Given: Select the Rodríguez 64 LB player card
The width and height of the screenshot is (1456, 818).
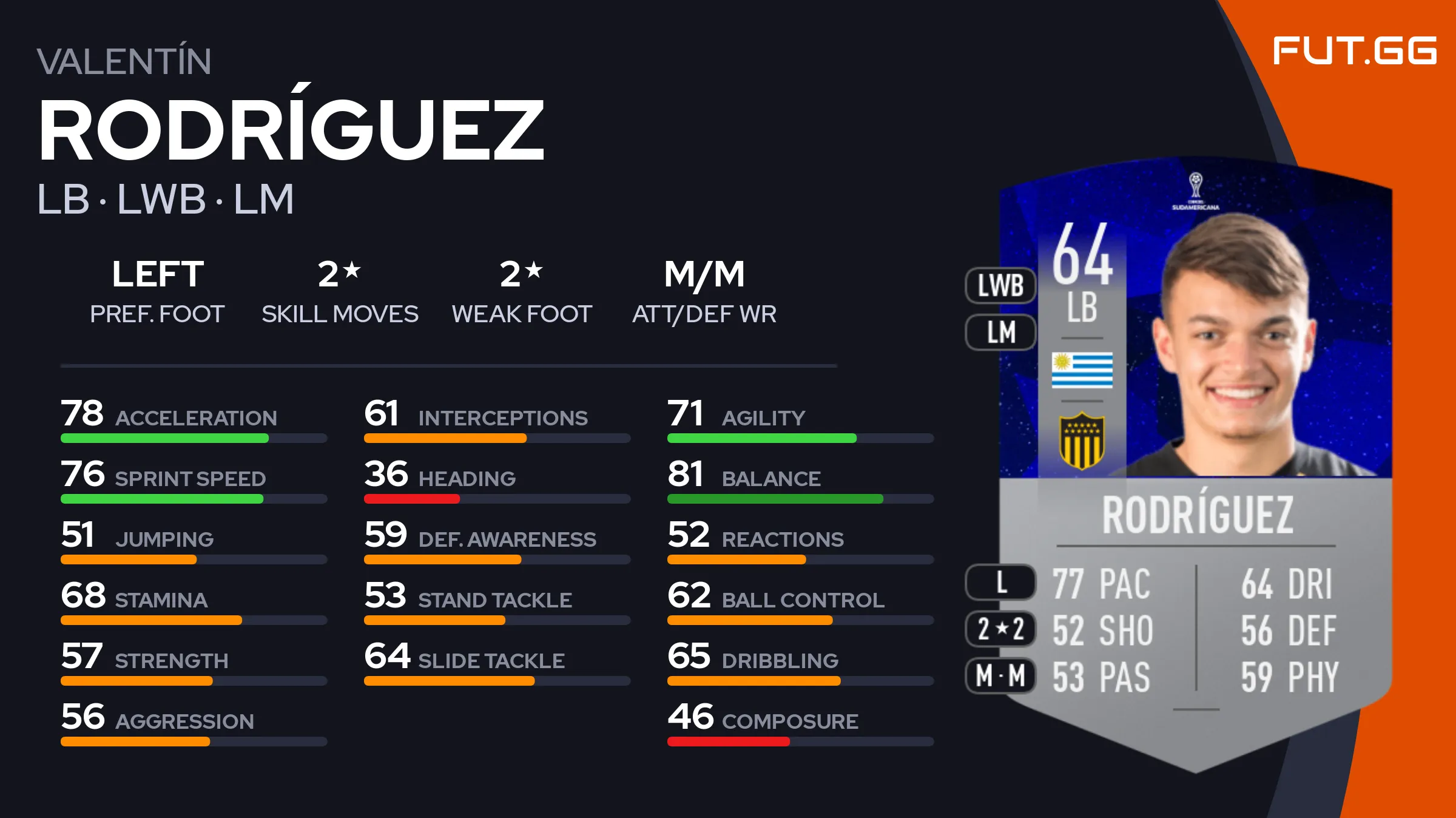Looking at the screenshot, I should (x=1195, y=461).
